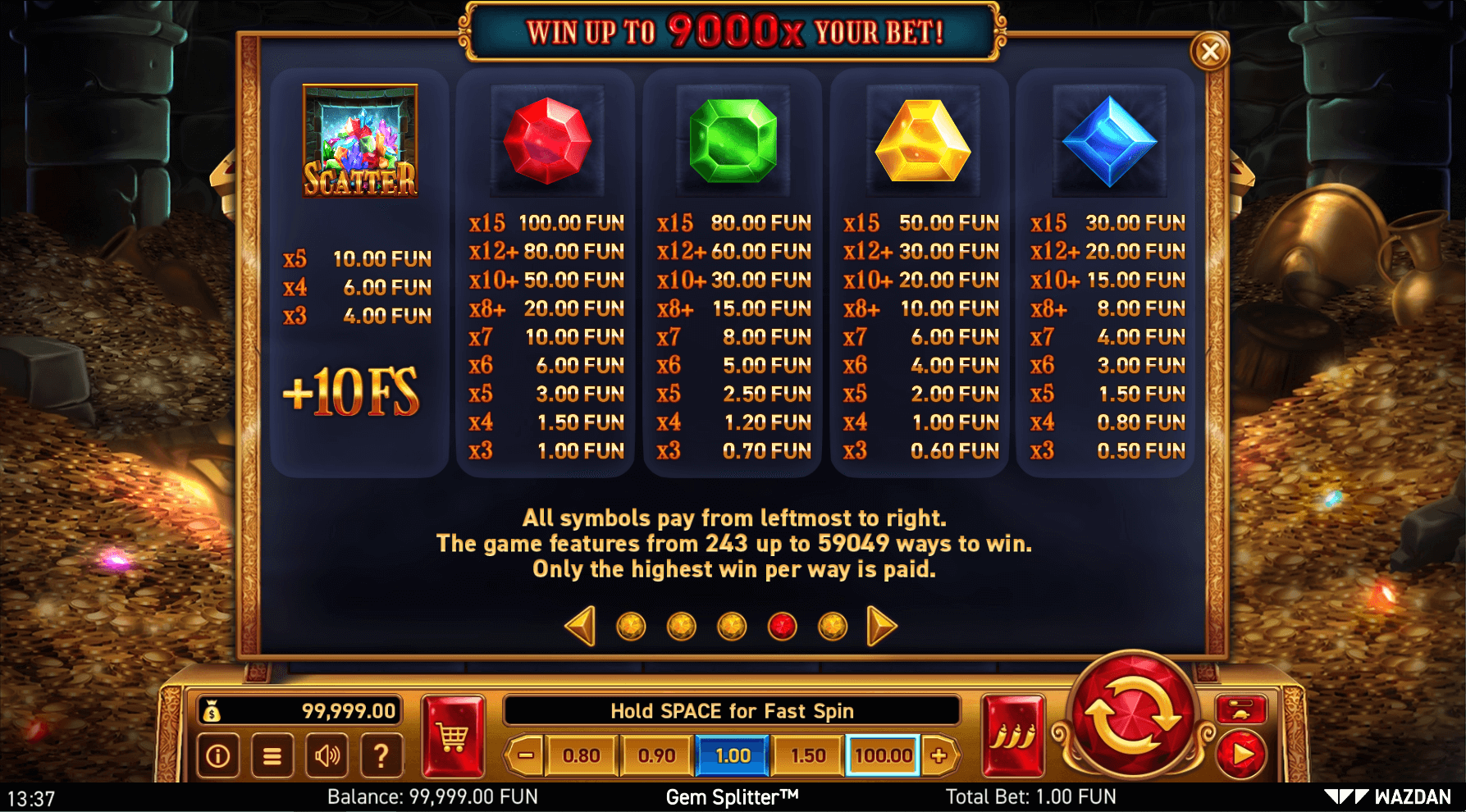Select the 1.50 bet value
Viewport: 1466px width, 812px height.
coord(807,755)
